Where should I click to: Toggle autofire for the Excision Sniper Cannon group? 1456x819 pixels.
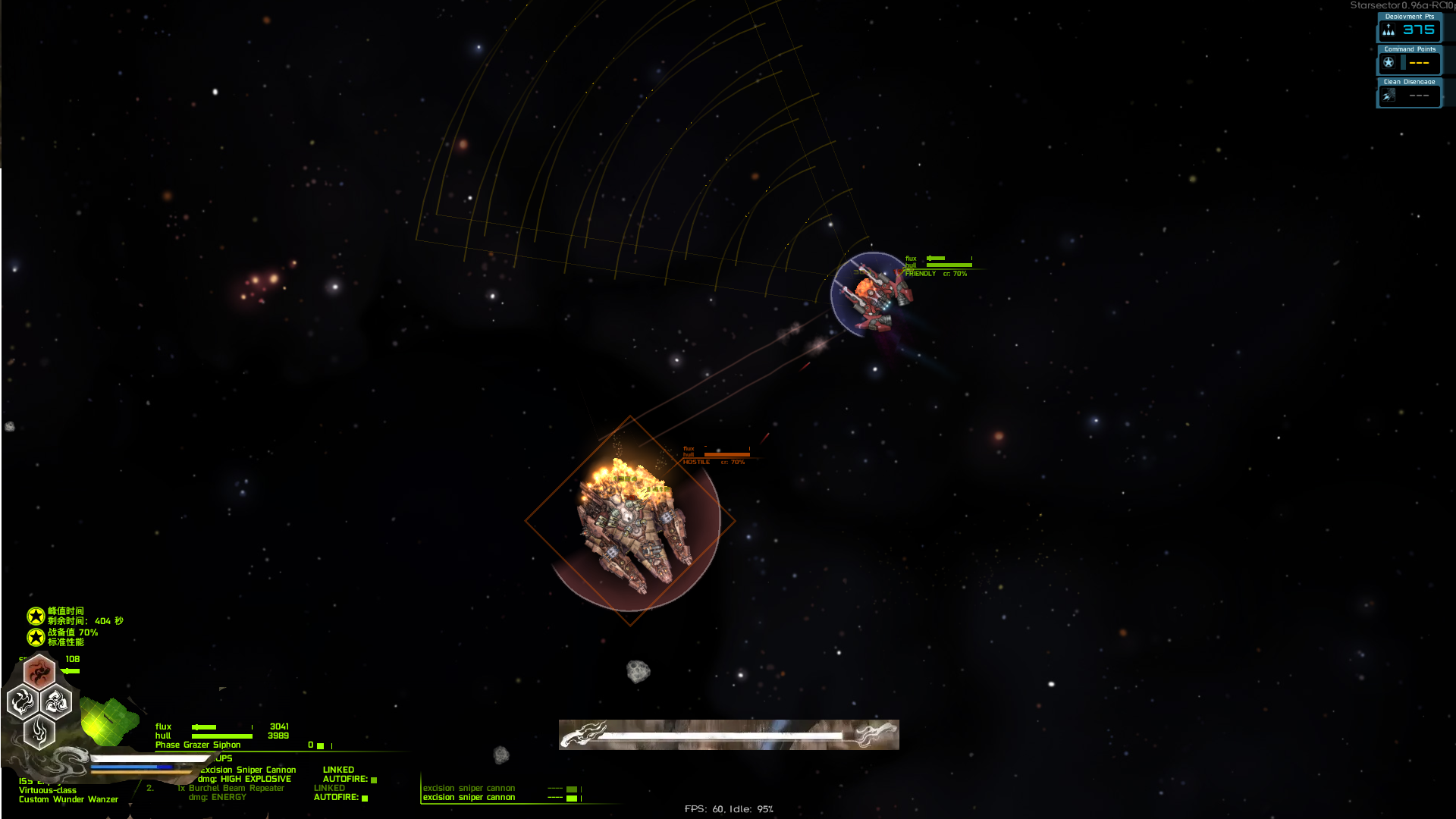pos(374,780)
